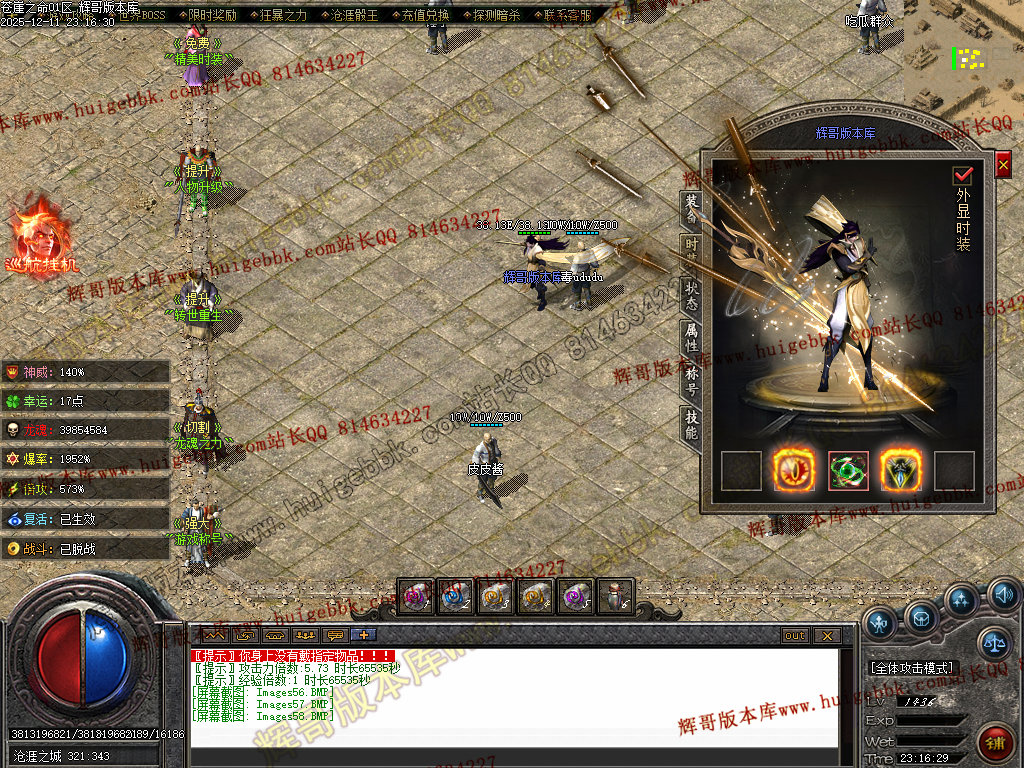Select the flaming eye item slot

click(x=794, y=471)
